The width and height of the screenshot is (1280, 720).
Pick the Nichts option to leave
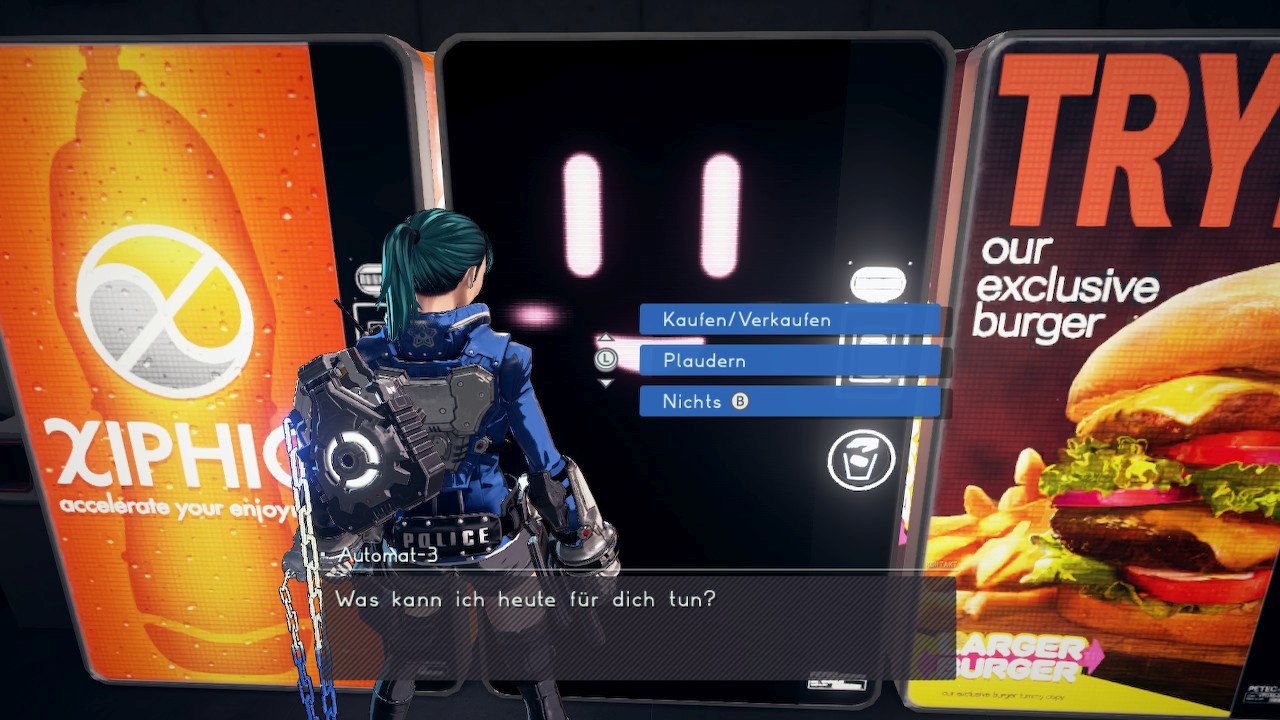pos(789,402)
